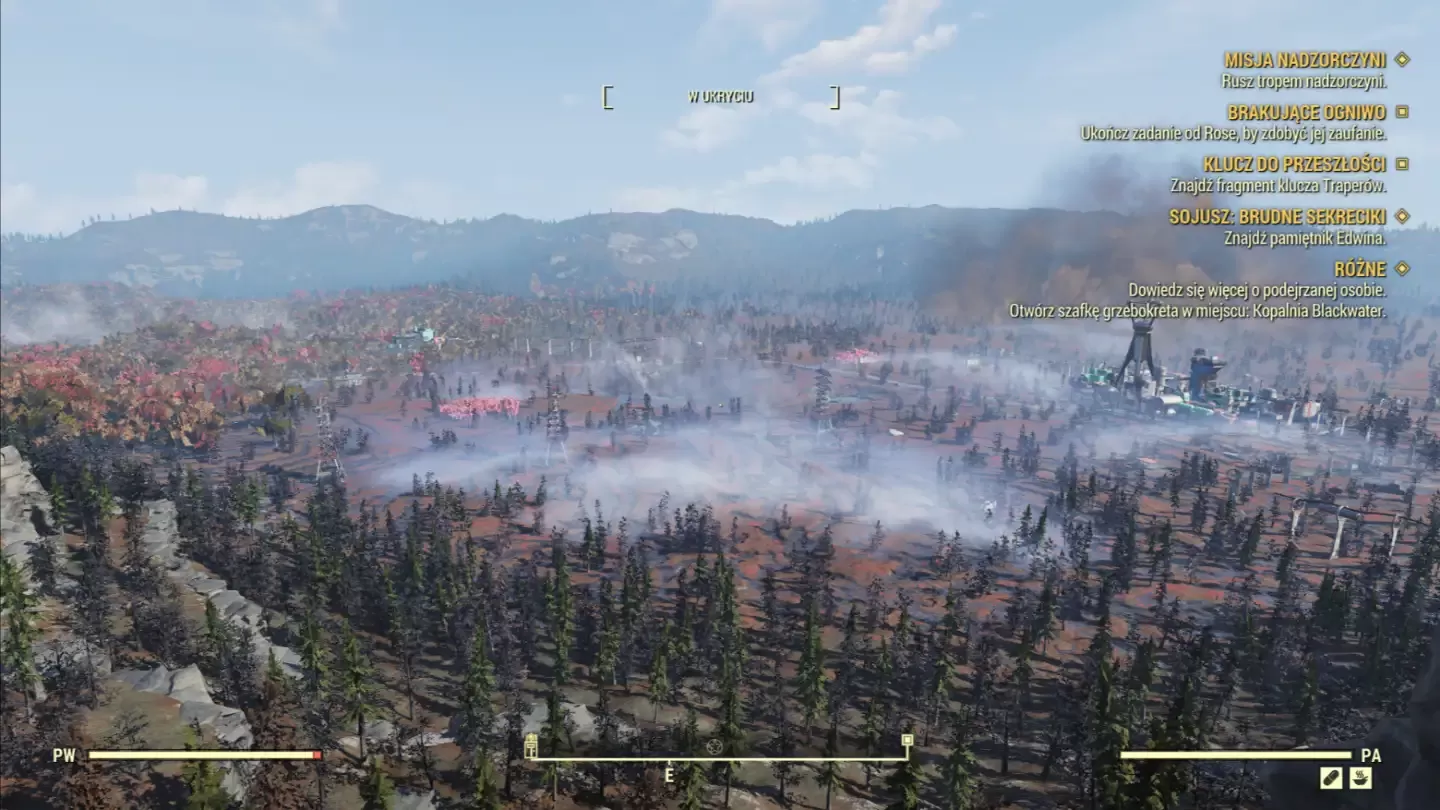Click the round marker on compass center
The width and height of the screenshot is (1440, 810).
(714, 747)
